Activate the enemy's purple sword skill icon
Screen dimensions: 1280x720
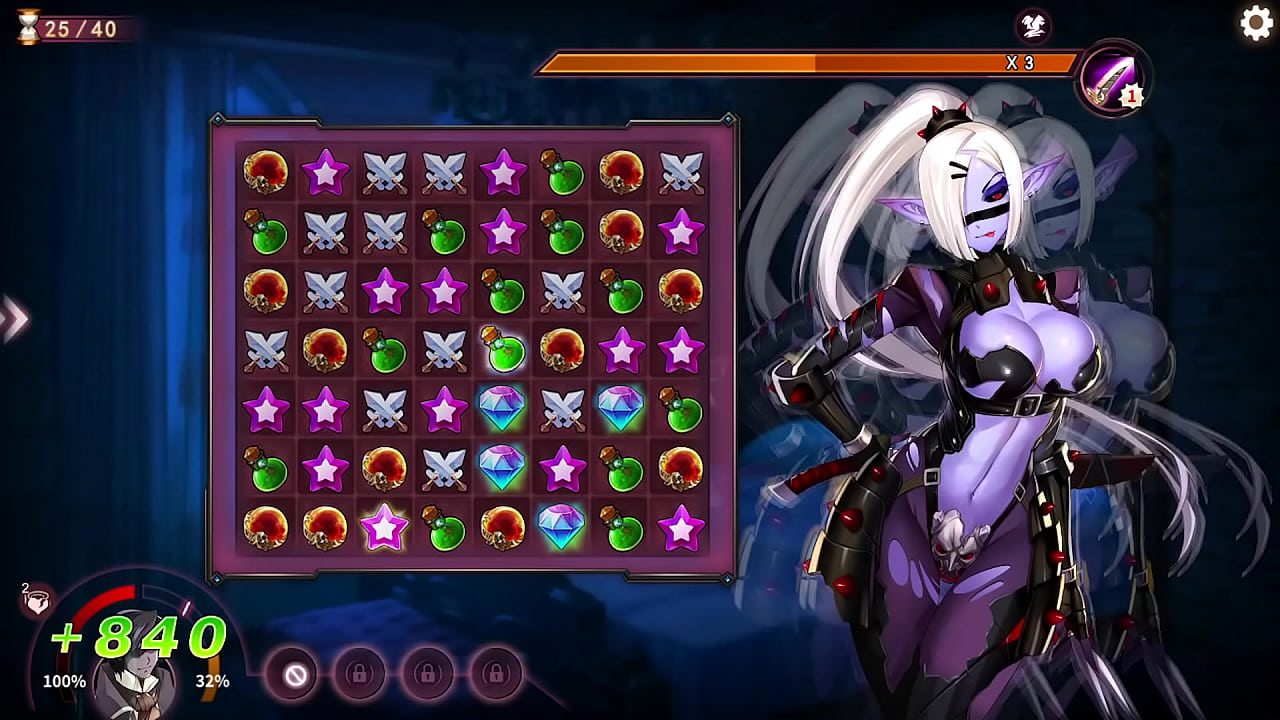pyautogui.click(x=1113, y=77)
